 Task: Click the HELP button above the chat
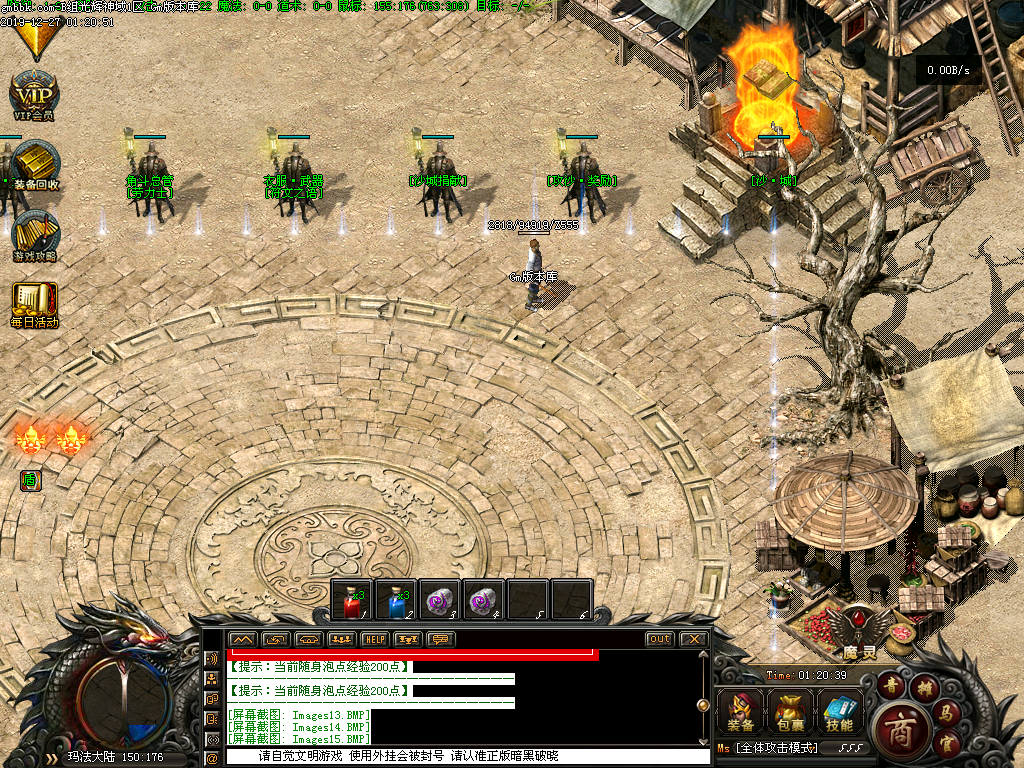coord(375,639)
